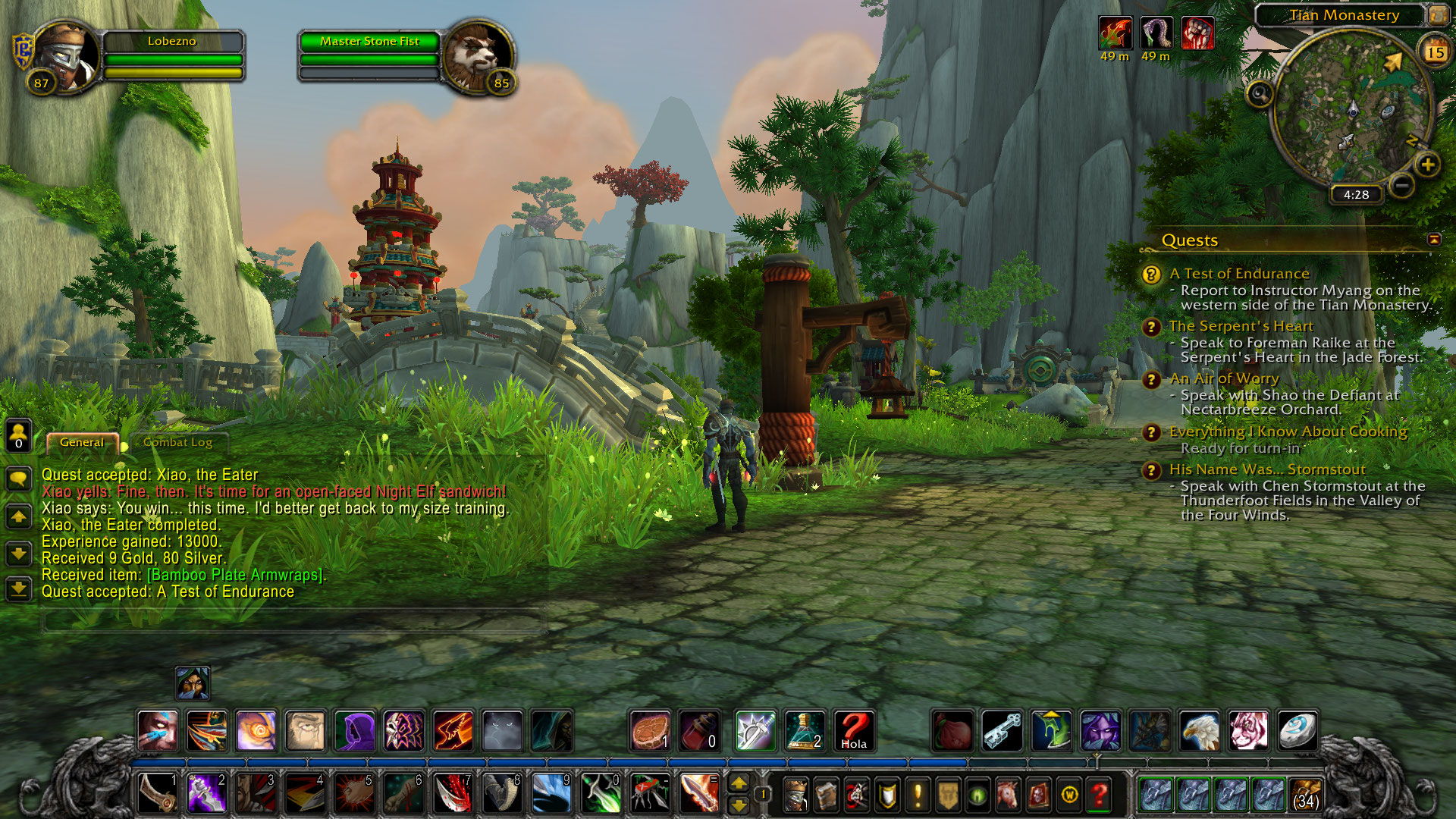Select the General chat tab
Viewport: 1456px width, 819px height.
[82, 442]
